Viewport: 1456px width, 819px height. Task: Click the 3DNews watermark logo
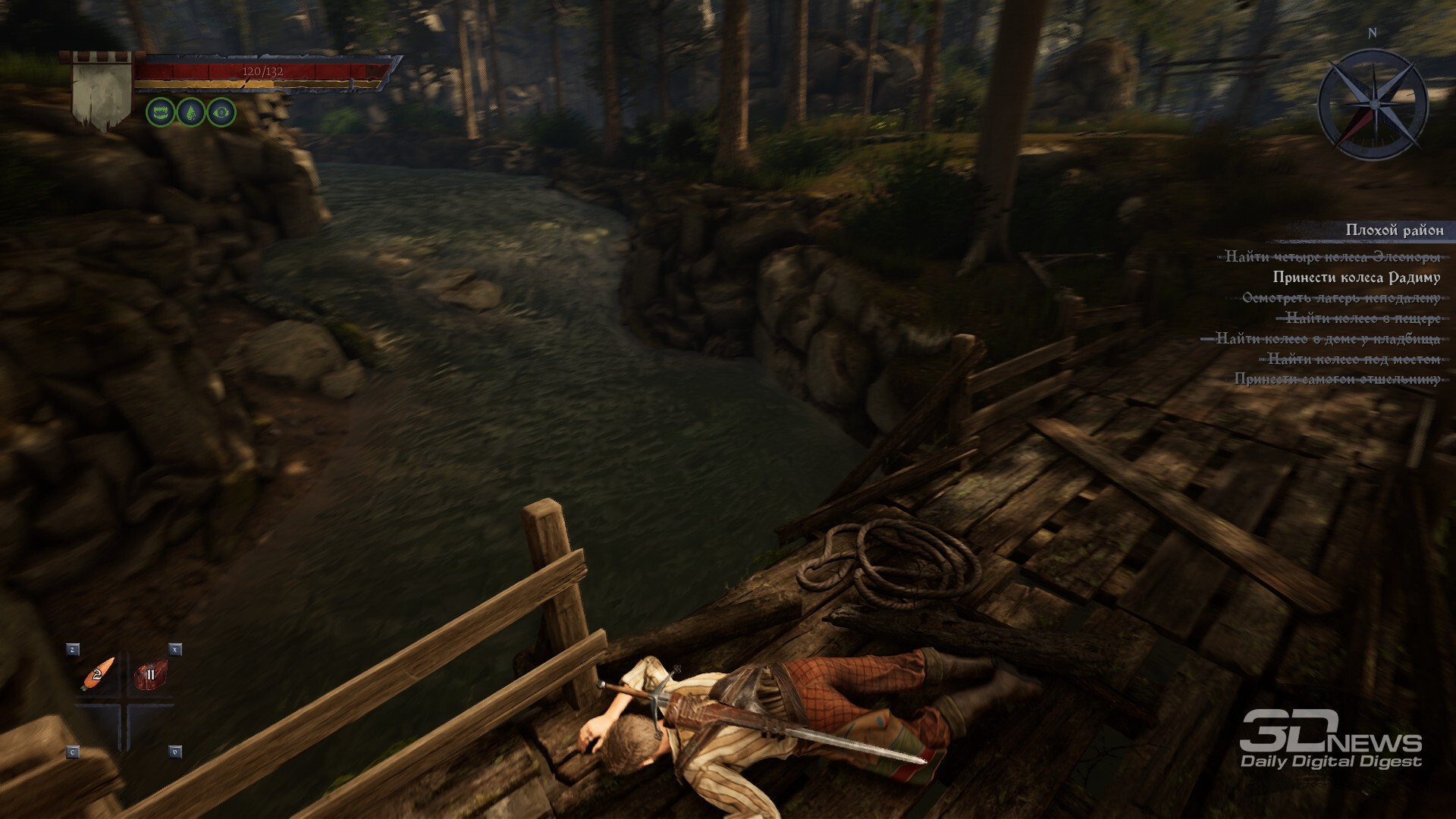coord(1331,740)
